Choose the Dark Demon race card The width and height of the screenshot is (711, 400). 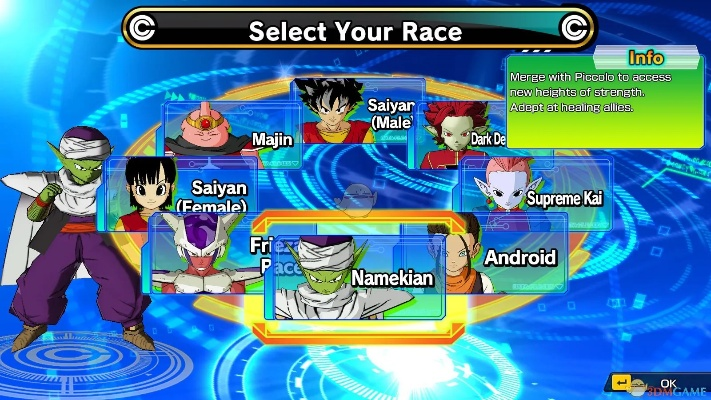coord(455,140)
